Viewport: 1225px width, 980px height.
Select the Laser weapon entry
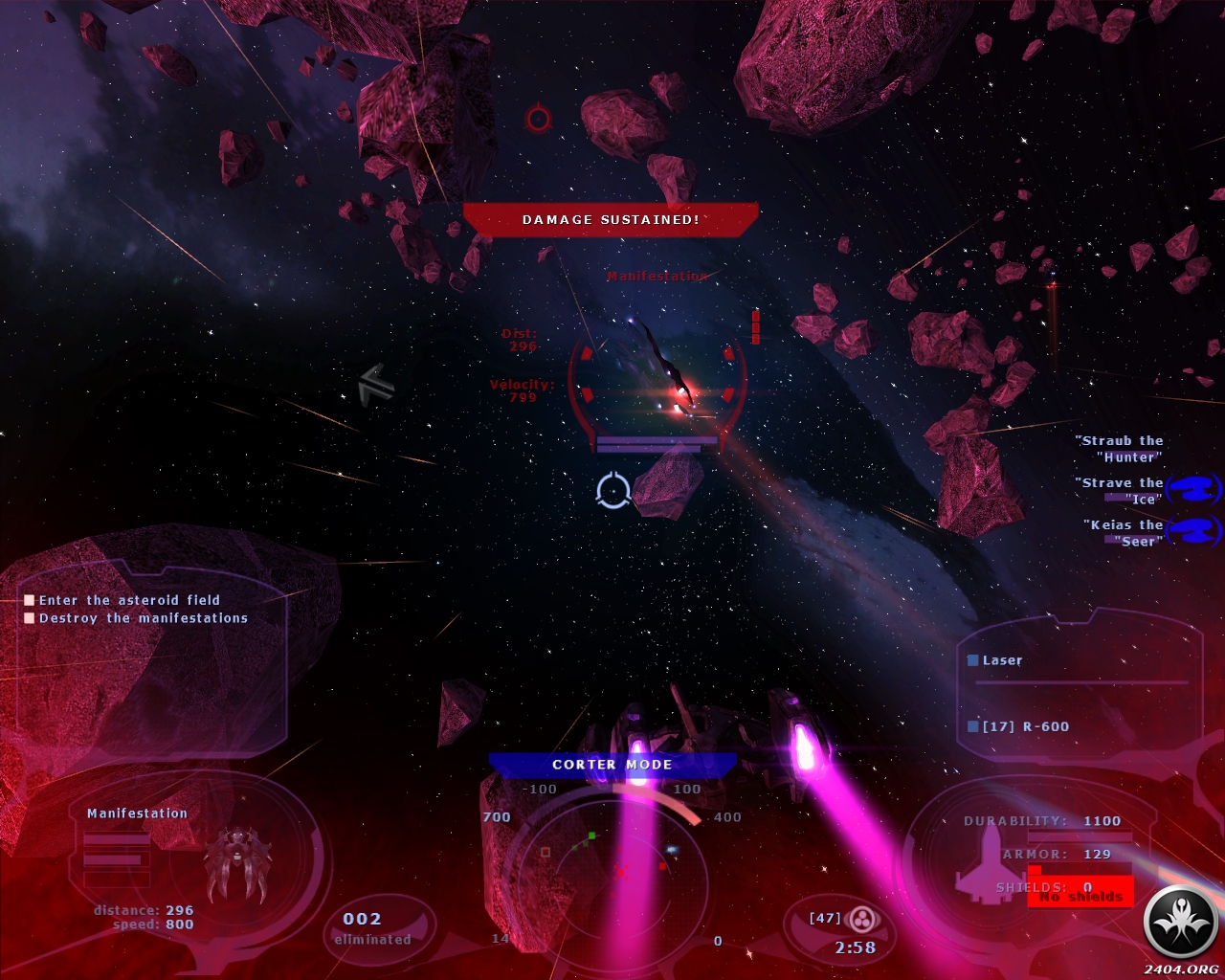[1001, 660]
